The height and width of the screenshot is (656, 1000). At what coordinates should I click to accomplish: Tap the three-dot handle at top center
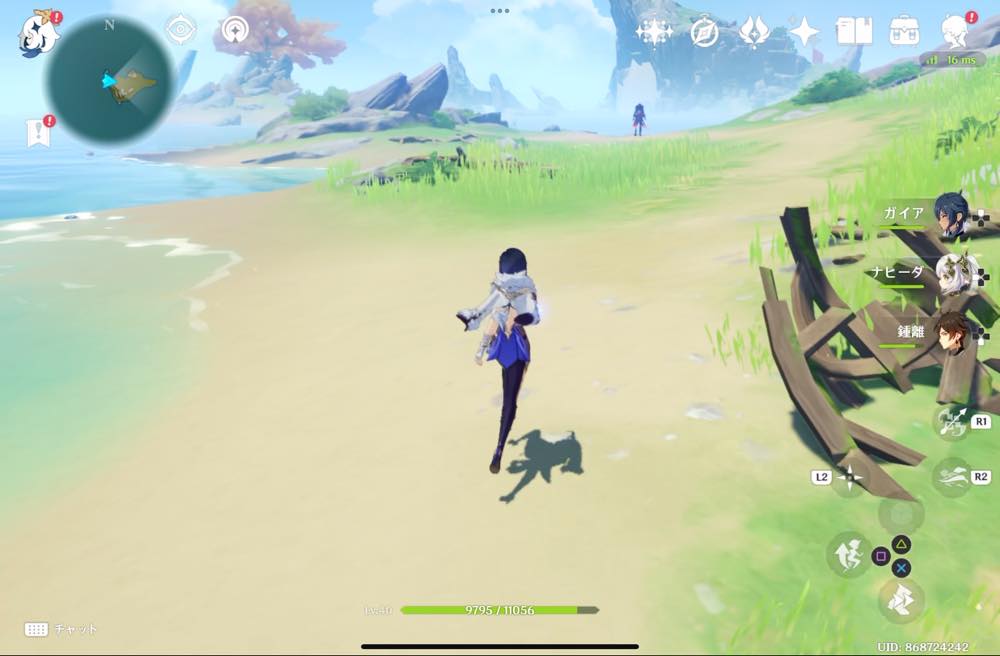pos(500,11)
